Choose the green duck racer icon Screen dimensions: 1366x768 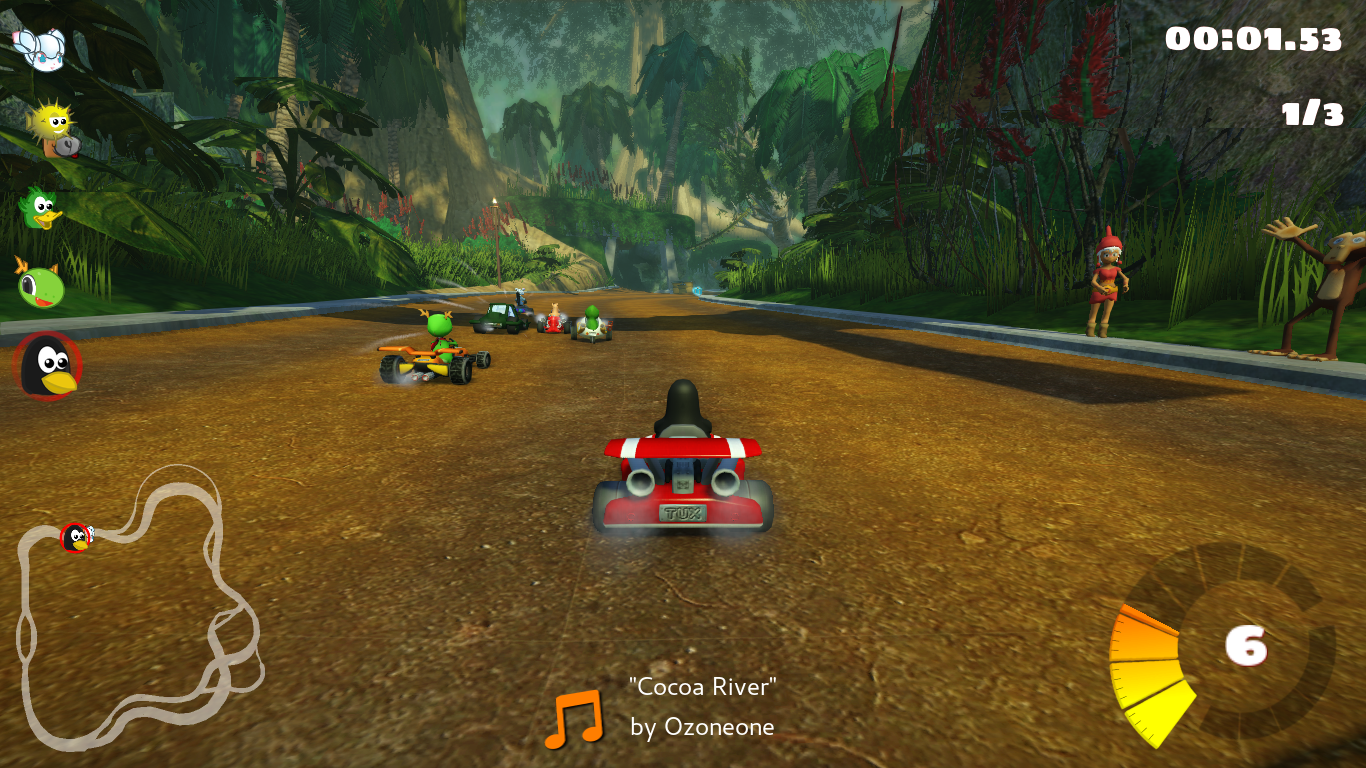tap(41, 208)
